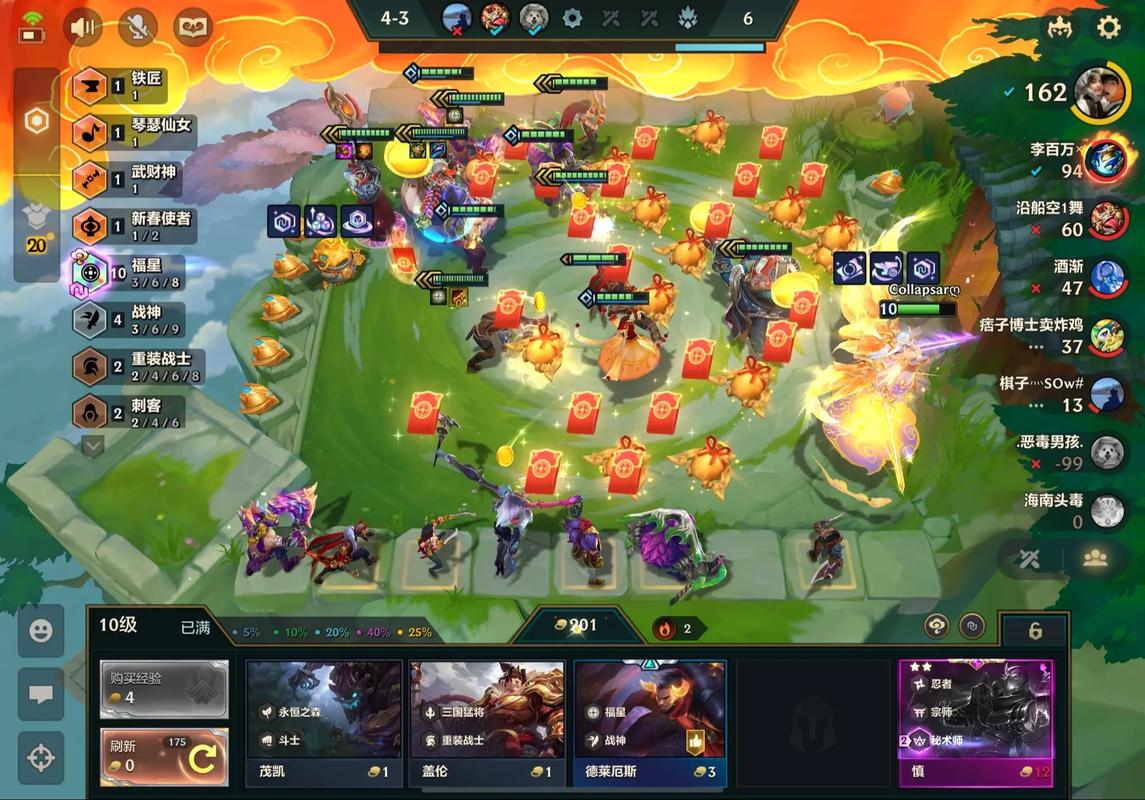1145x800 pixels.
Task: Buy the 德莱厄斯 shop card
Action: (x=650, y=723)
